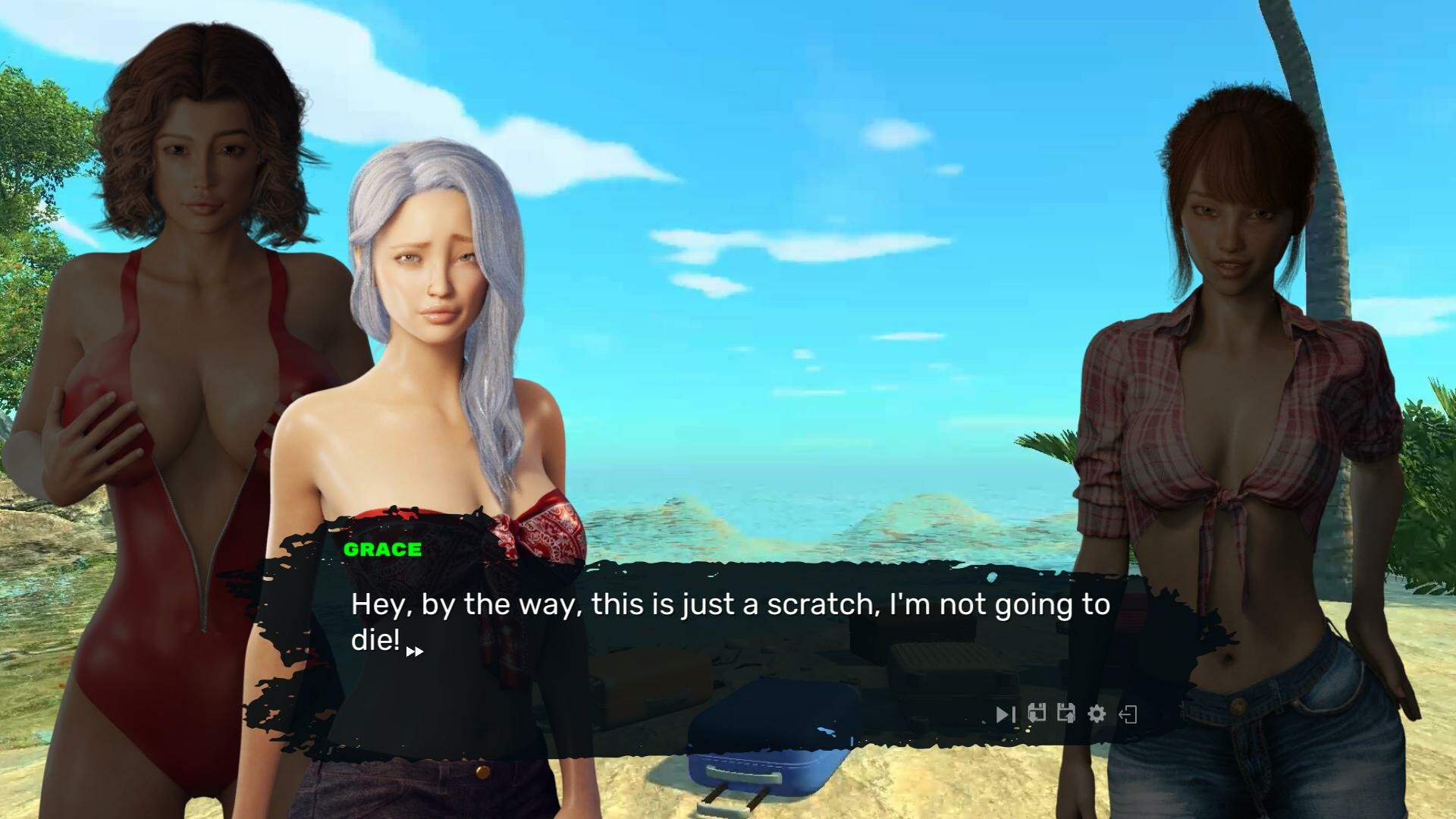Quick save using the floppy-disk save icon
Image resolution: width=1456 pixels, height=819 pixels.
[x=1037, y=714]
